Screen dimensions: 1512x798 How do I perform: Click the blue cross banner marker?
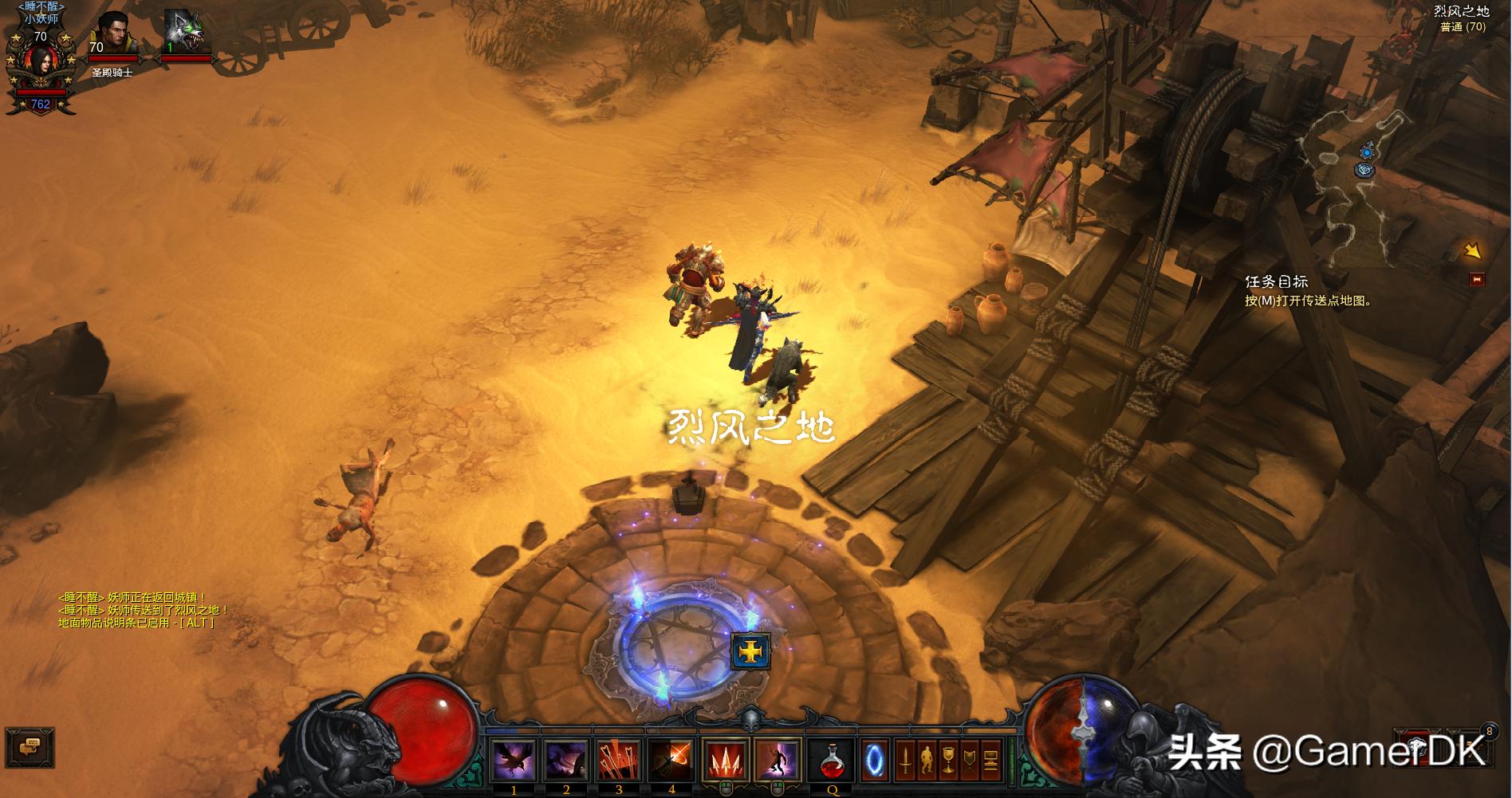coord(750,651)
